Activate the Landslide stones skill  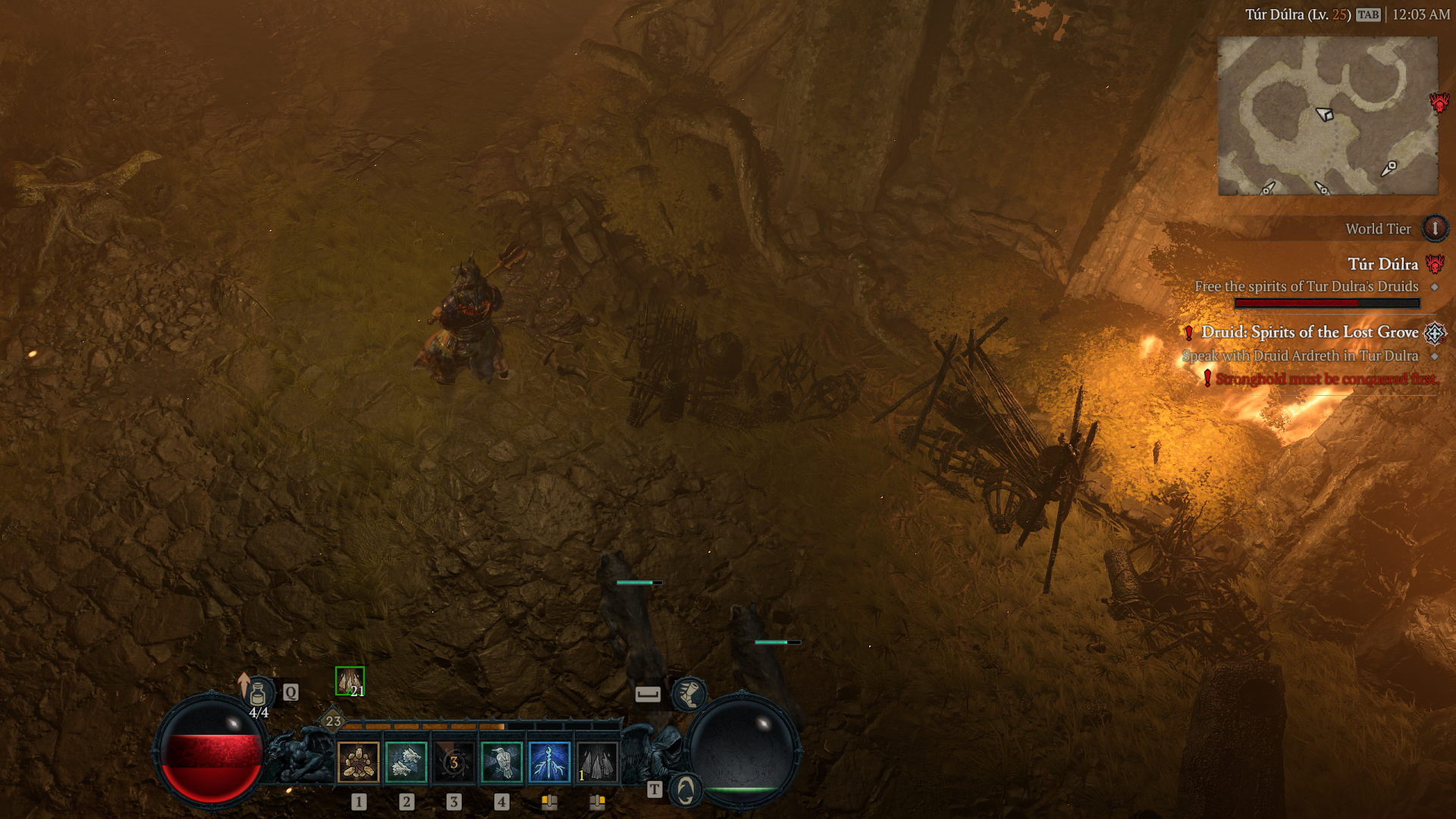tap(358, 762)
